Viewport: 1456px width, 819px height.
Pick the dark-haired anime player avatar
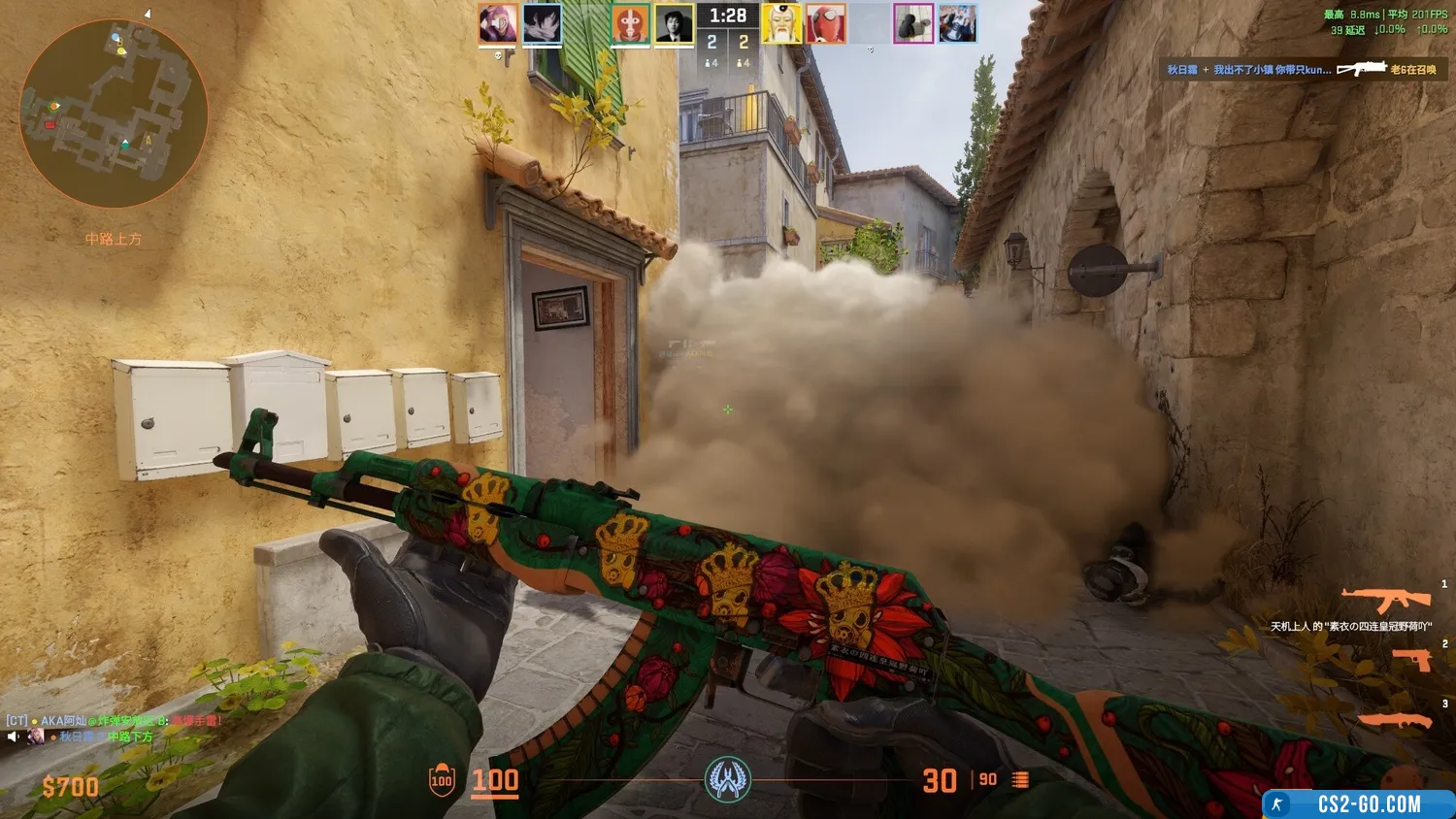(542, 24)
